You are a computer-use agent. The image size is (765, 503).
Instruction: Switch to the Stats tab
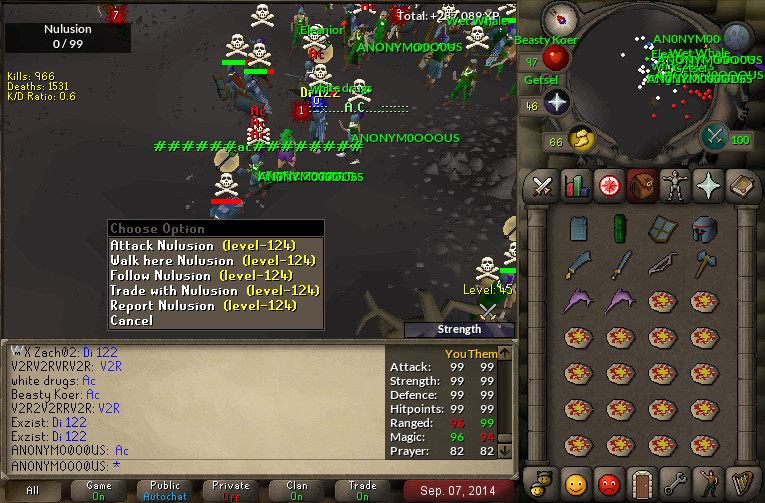575,185
